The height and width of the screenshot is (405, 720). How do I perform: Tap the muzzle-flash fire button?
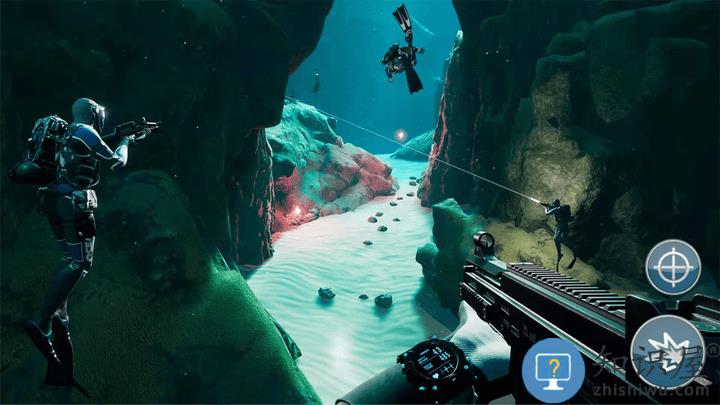669,353
